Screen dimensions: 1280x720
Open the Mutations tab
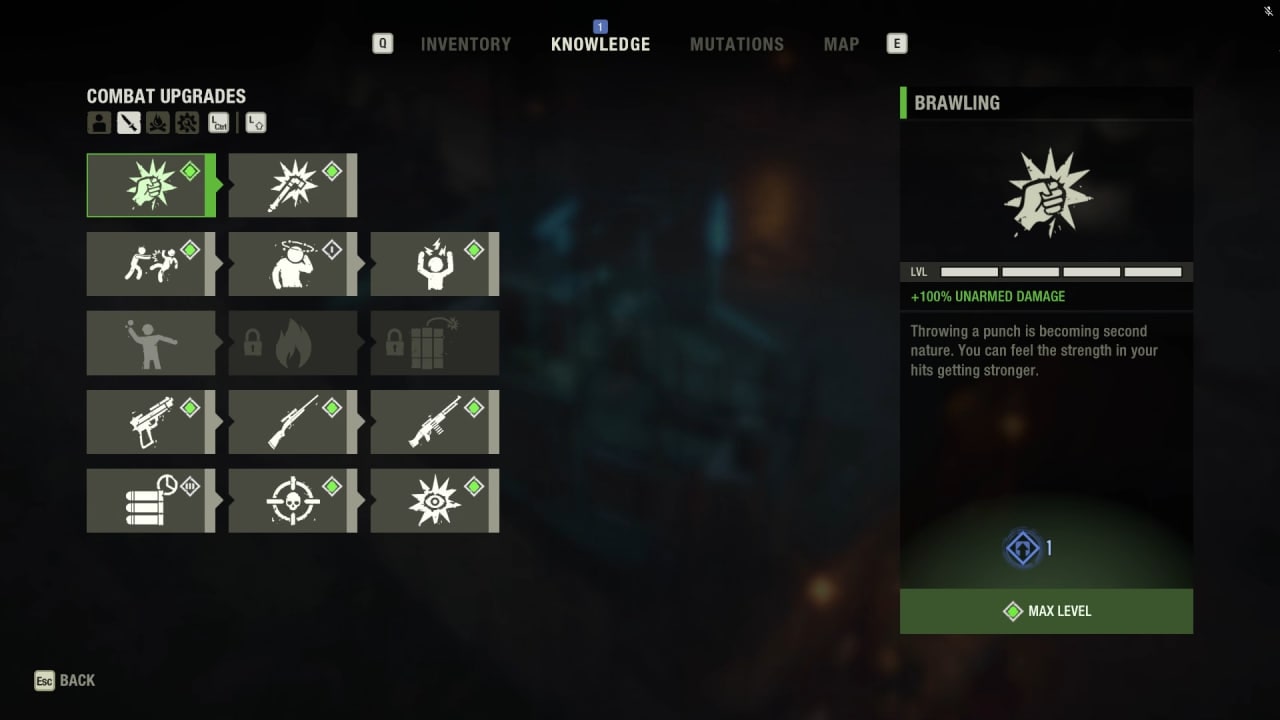(x=737, y=44)
